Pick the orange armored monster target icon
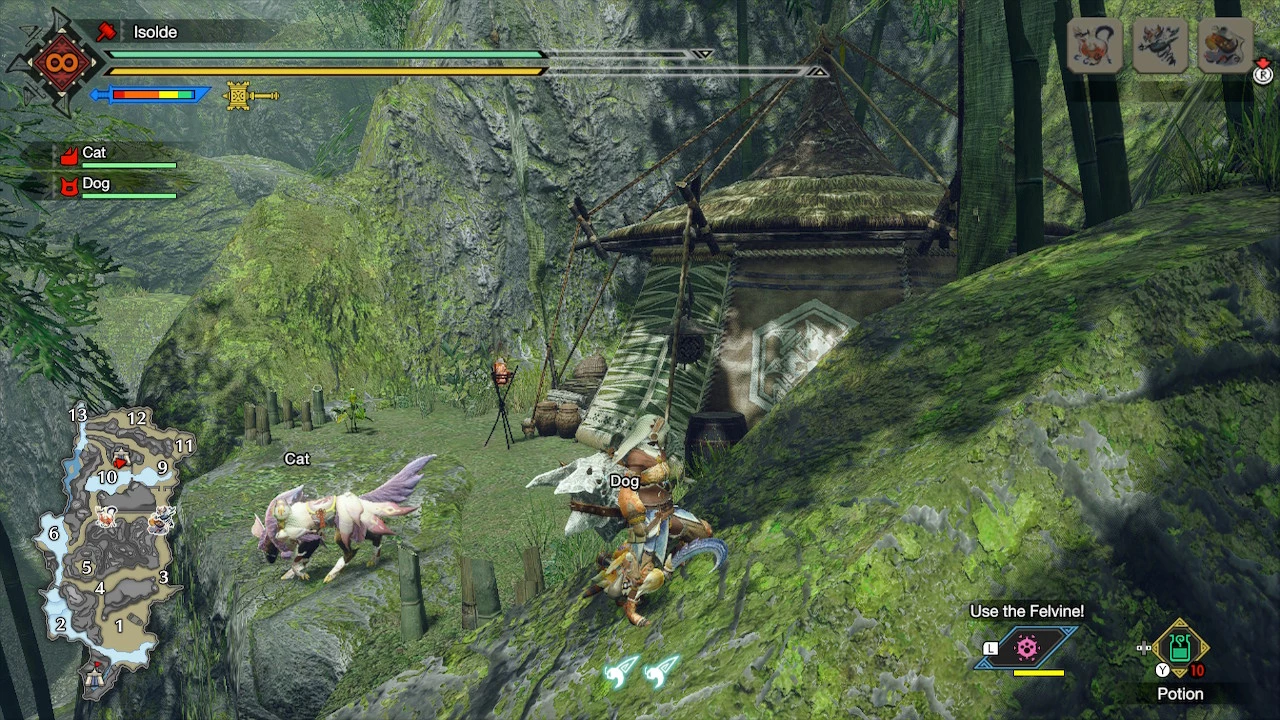 coord(1226,46)
